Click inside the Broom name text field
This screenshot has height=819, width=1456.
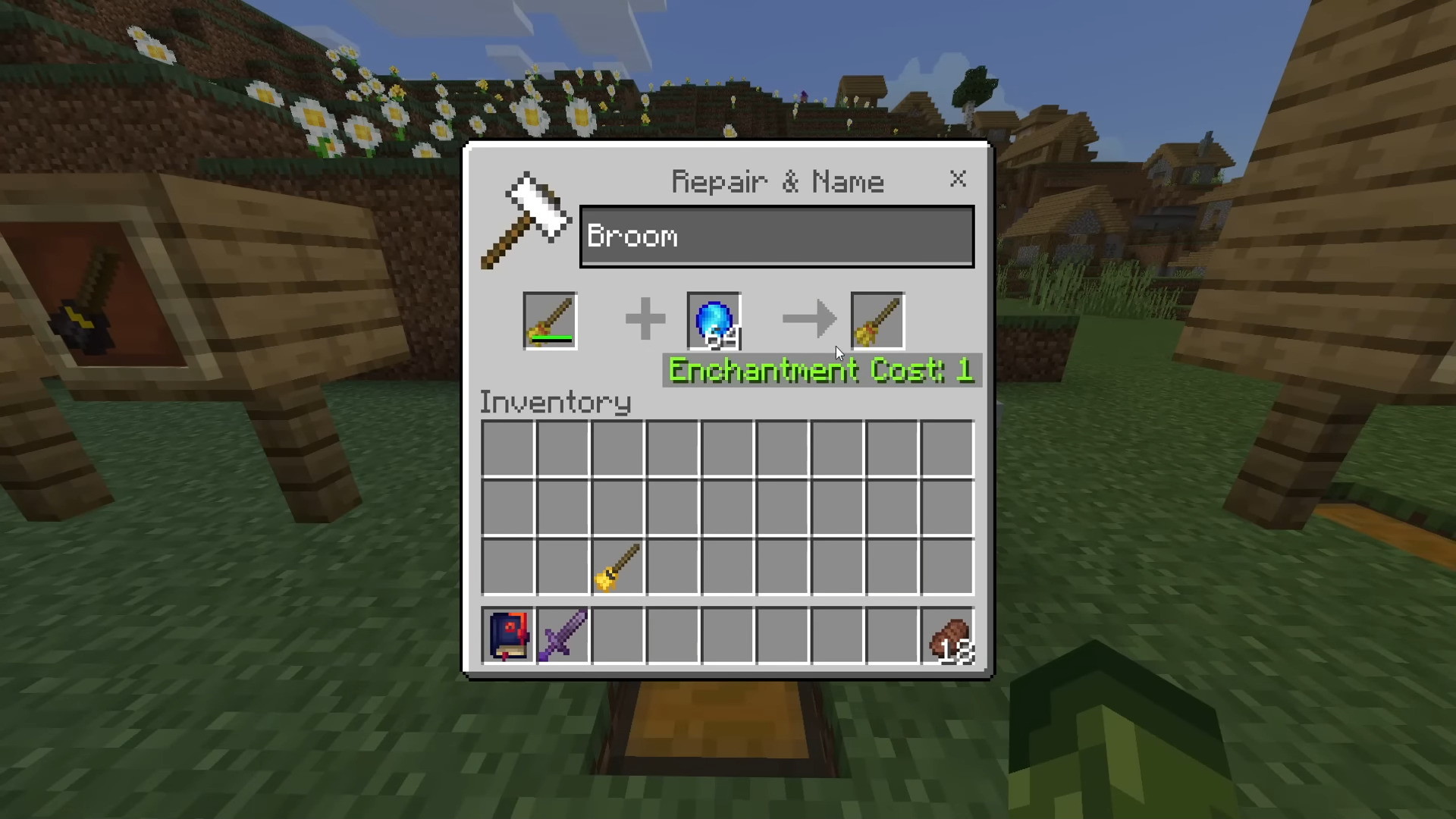777,236
